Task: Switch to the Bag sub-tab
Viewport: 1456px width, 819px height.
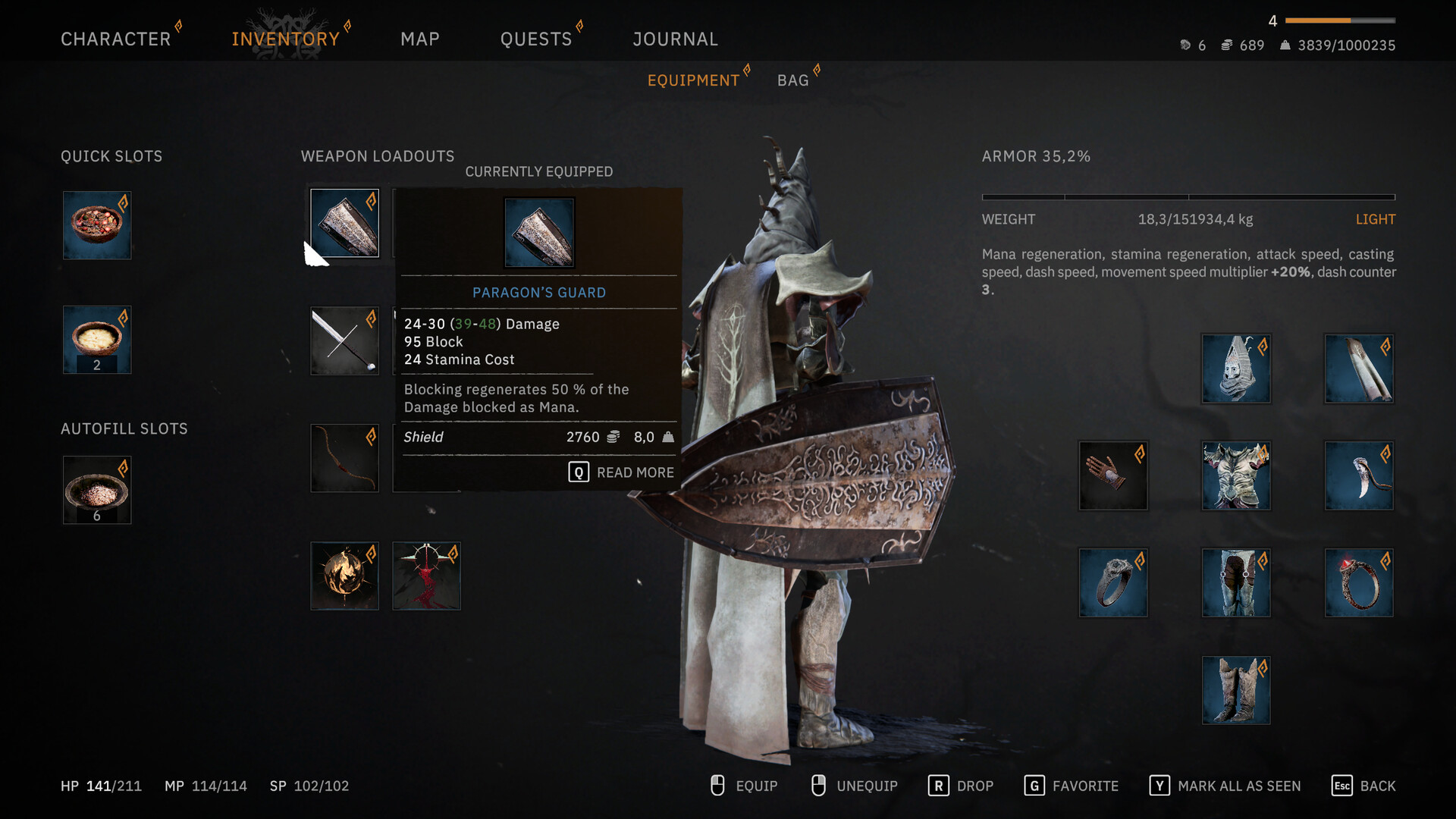Action: pos(792,80)
